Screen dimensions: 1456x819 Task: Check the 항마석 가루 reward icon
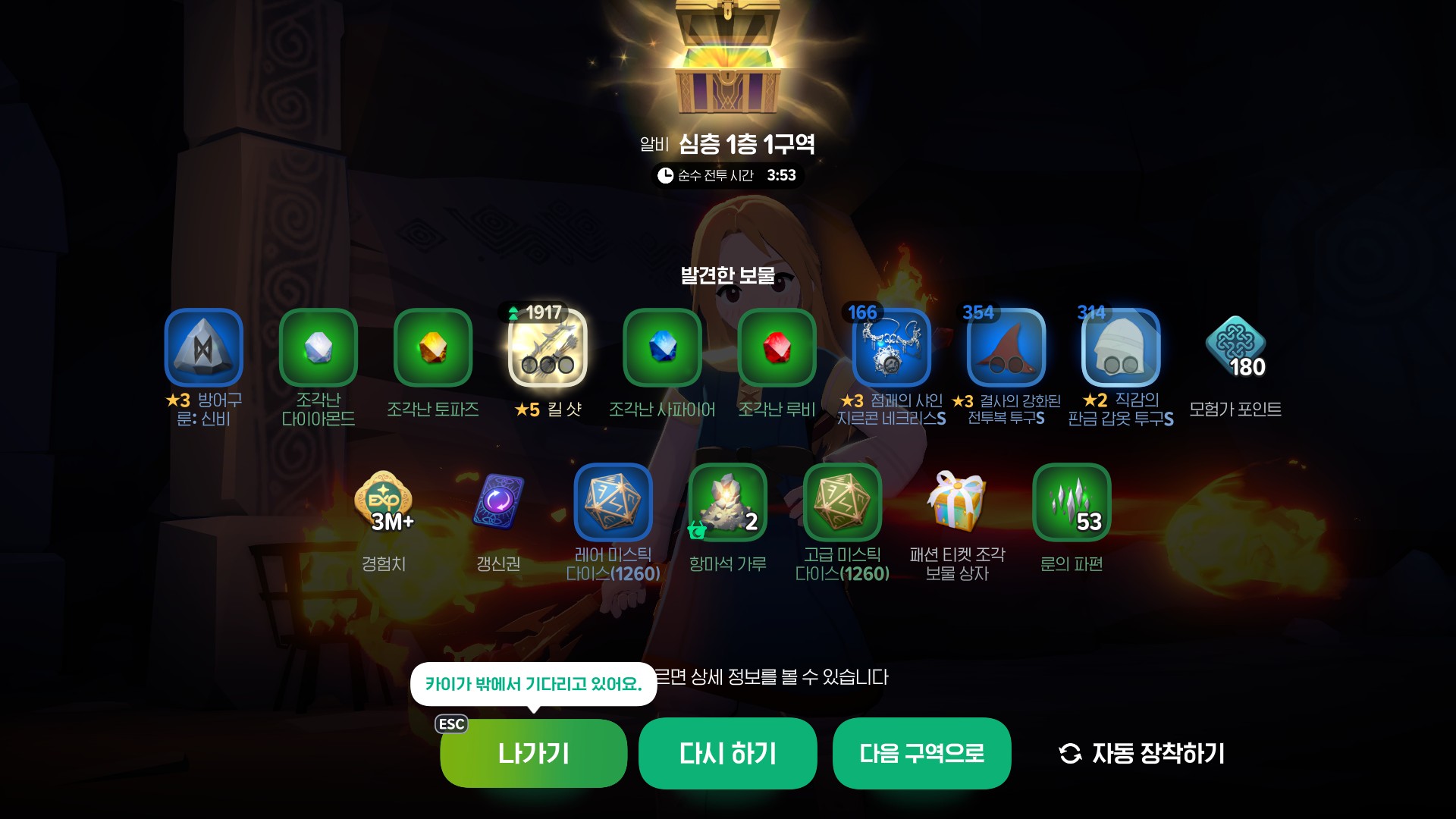(727, 503)
